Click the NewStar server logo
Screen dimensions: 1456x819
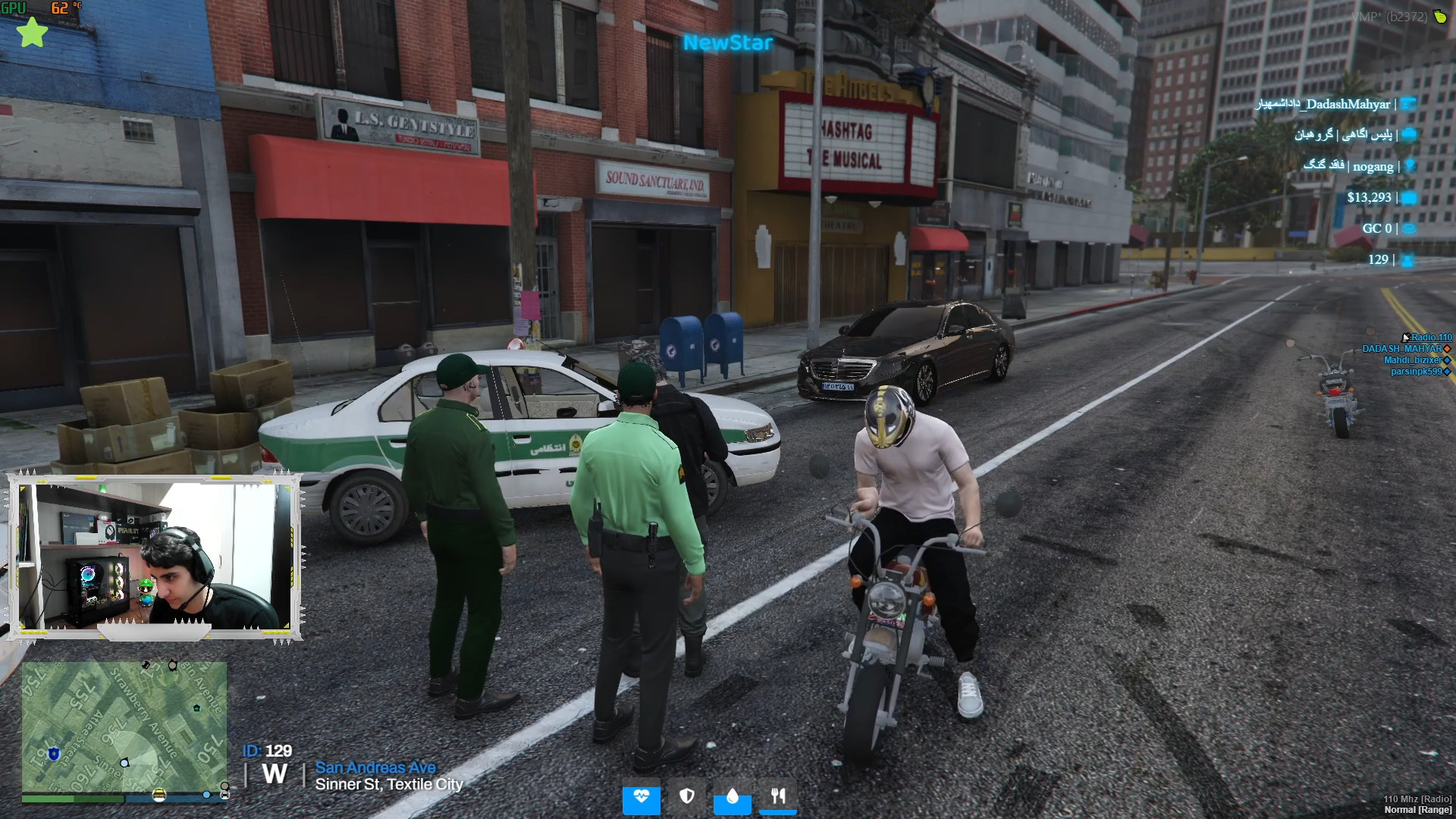click(x=727, y=43)
